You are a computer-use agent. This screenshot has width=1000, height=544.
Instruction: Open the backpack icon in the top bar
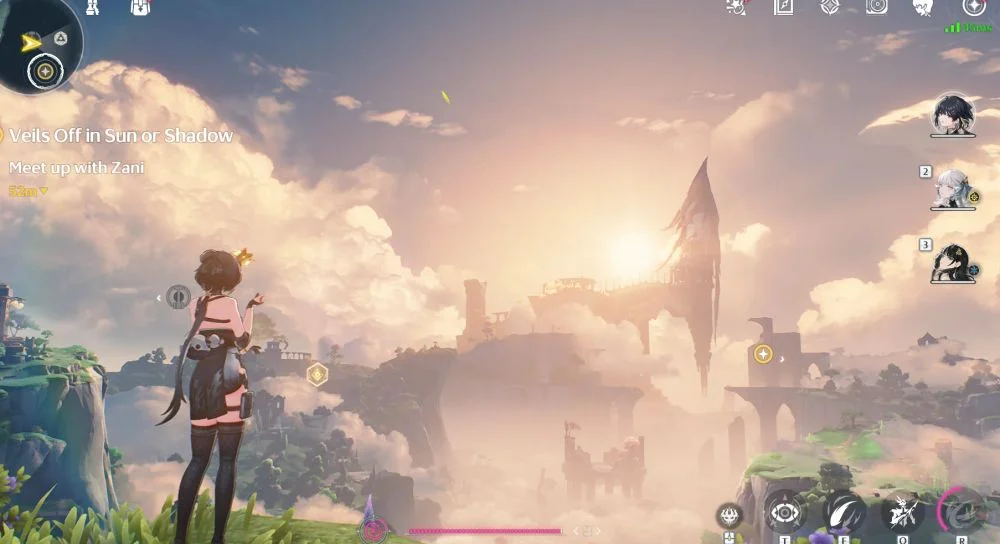[141, 7]
